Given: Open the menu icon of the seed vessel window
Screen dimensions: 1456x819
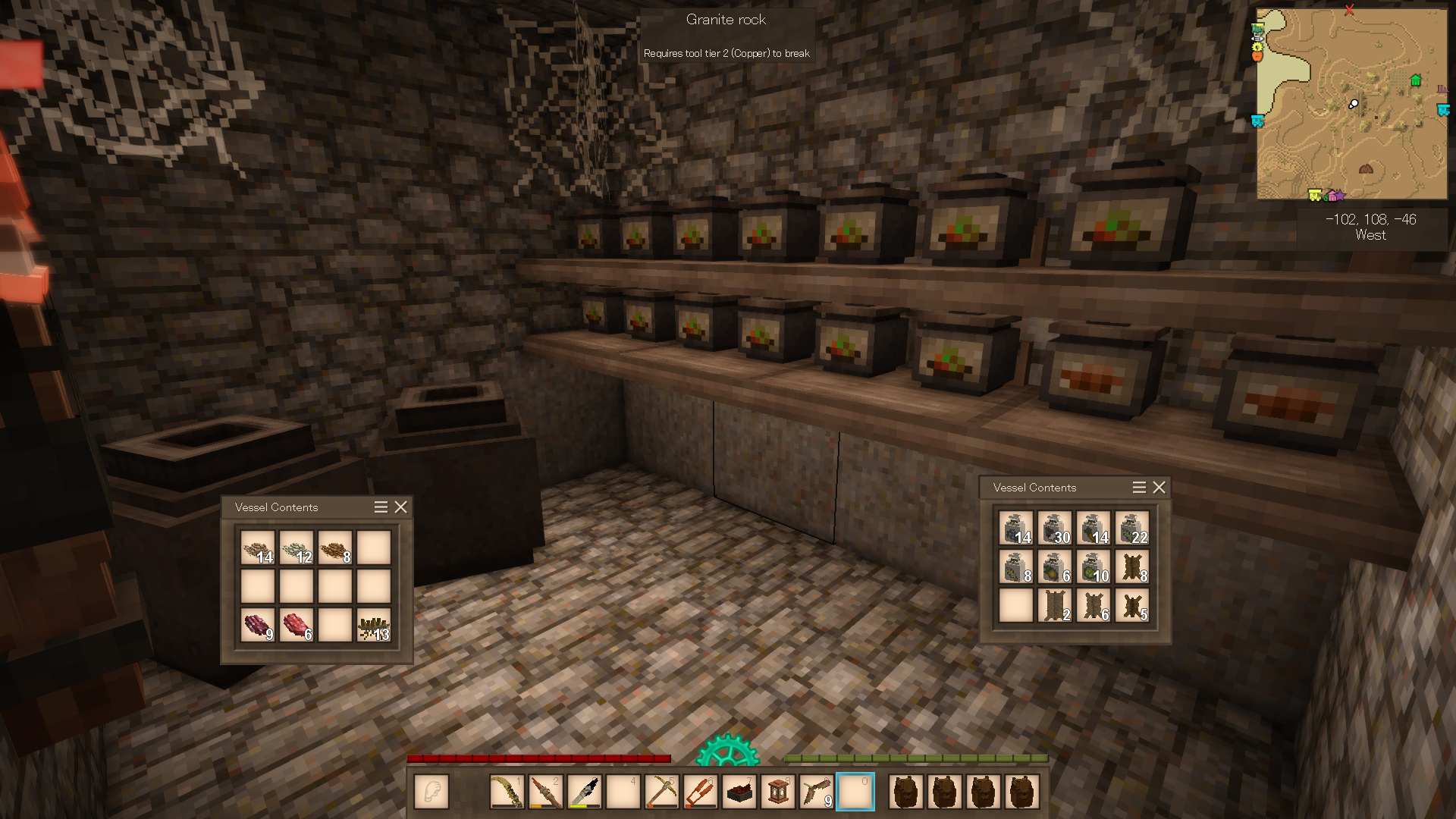Looking at the screenshot, I should coord(1139,488).
